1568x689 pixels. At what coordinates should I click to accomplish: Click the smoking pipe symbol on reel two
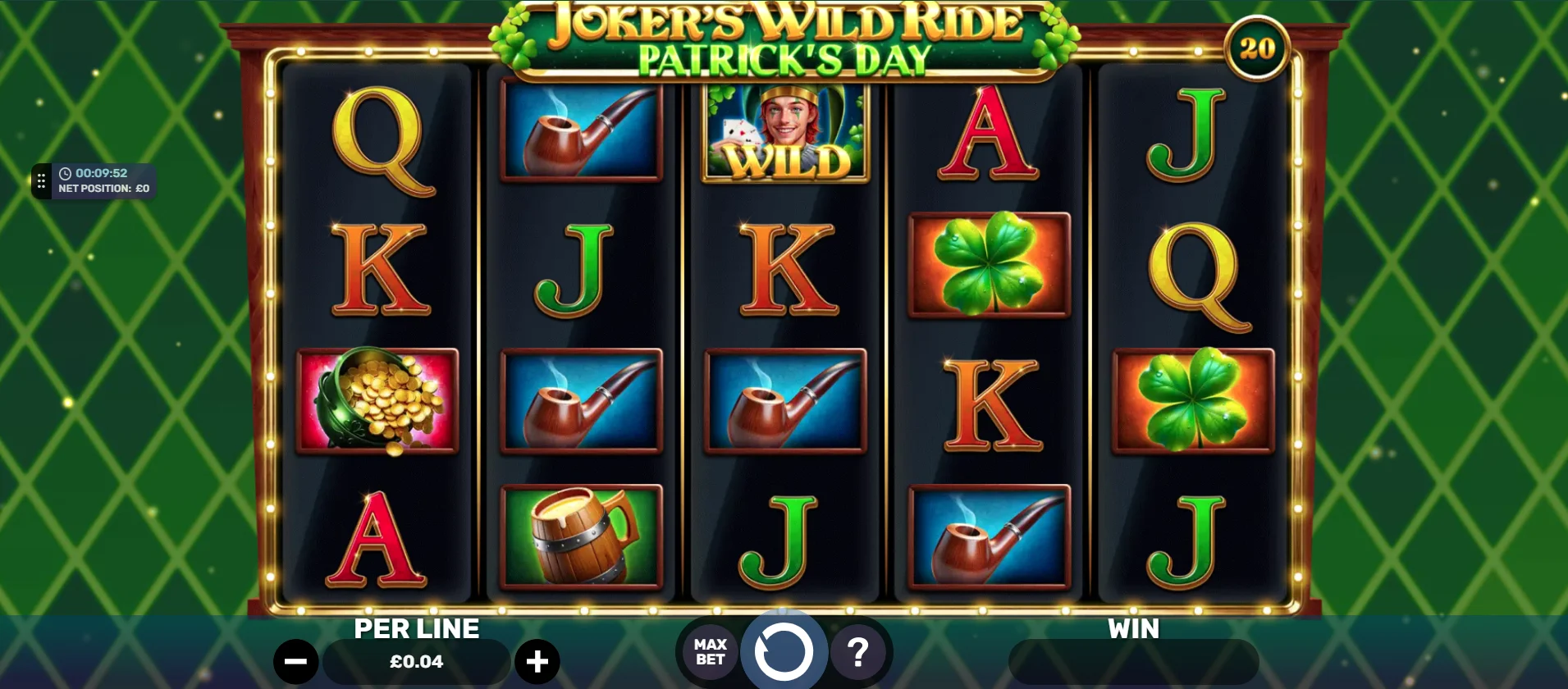pyautogui.click(x=580, y=131)
